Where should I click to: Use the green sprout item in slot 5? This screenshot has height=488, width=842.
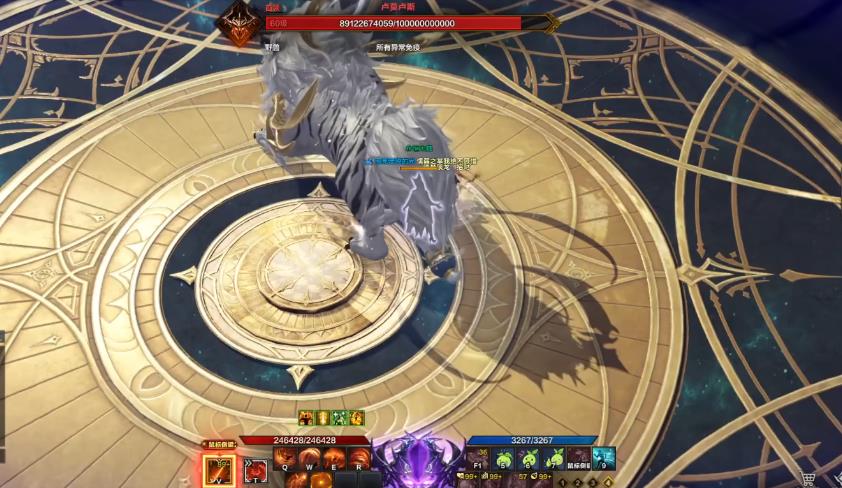click(504, 459)
